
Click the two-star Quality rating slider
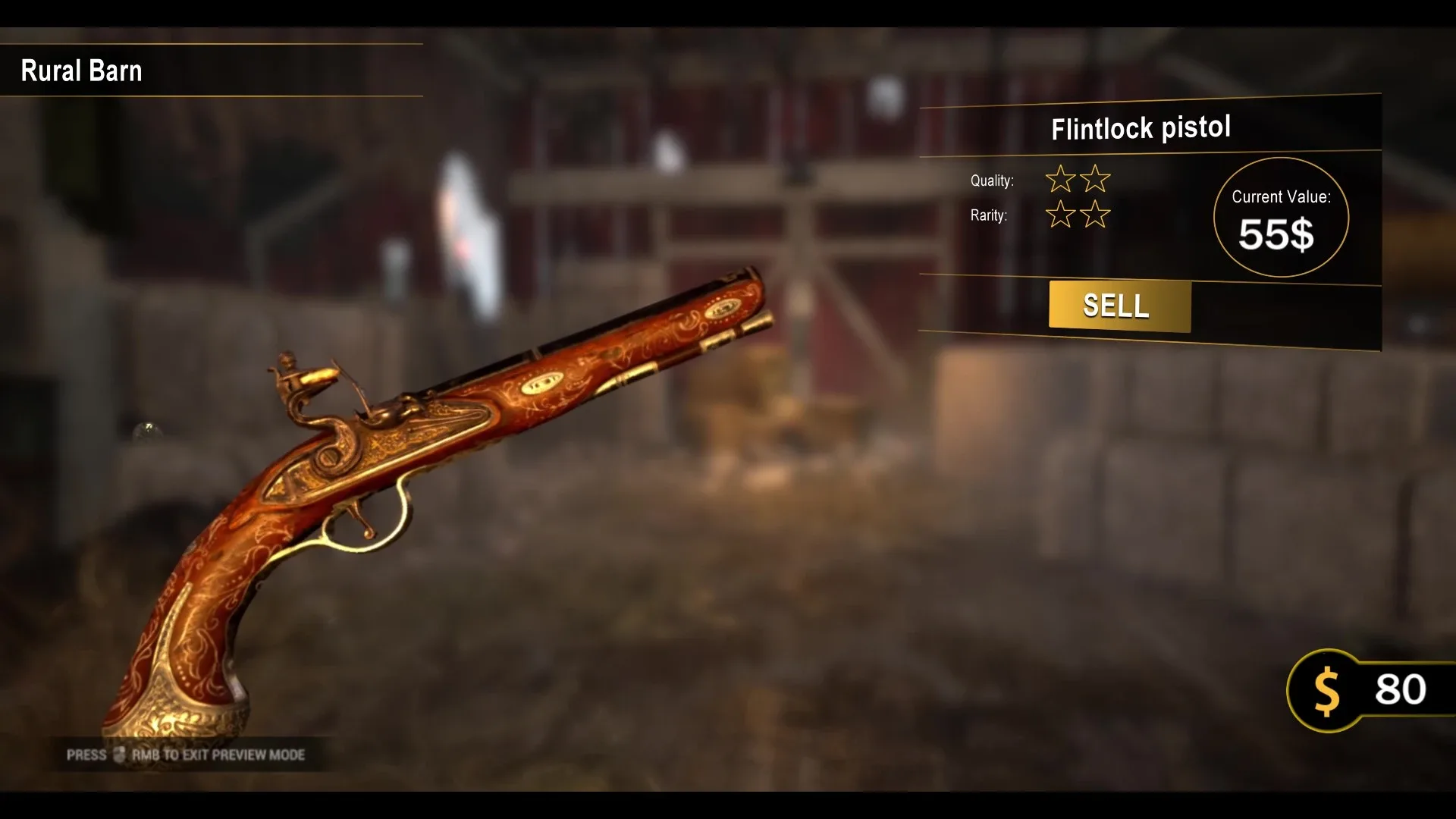pos(1078,180)
